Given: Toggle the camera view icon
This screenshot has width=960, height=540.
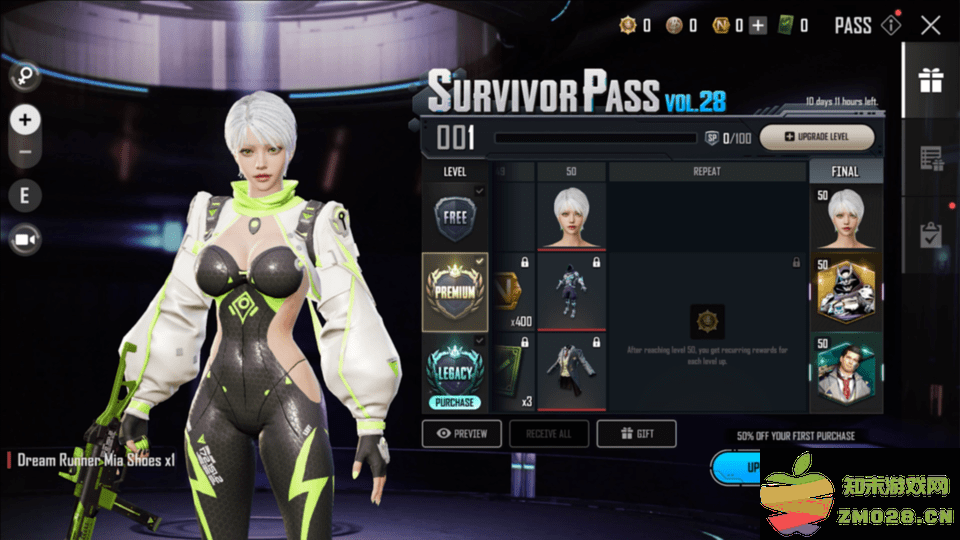Looking at the screenshot, I should point(25,240).
